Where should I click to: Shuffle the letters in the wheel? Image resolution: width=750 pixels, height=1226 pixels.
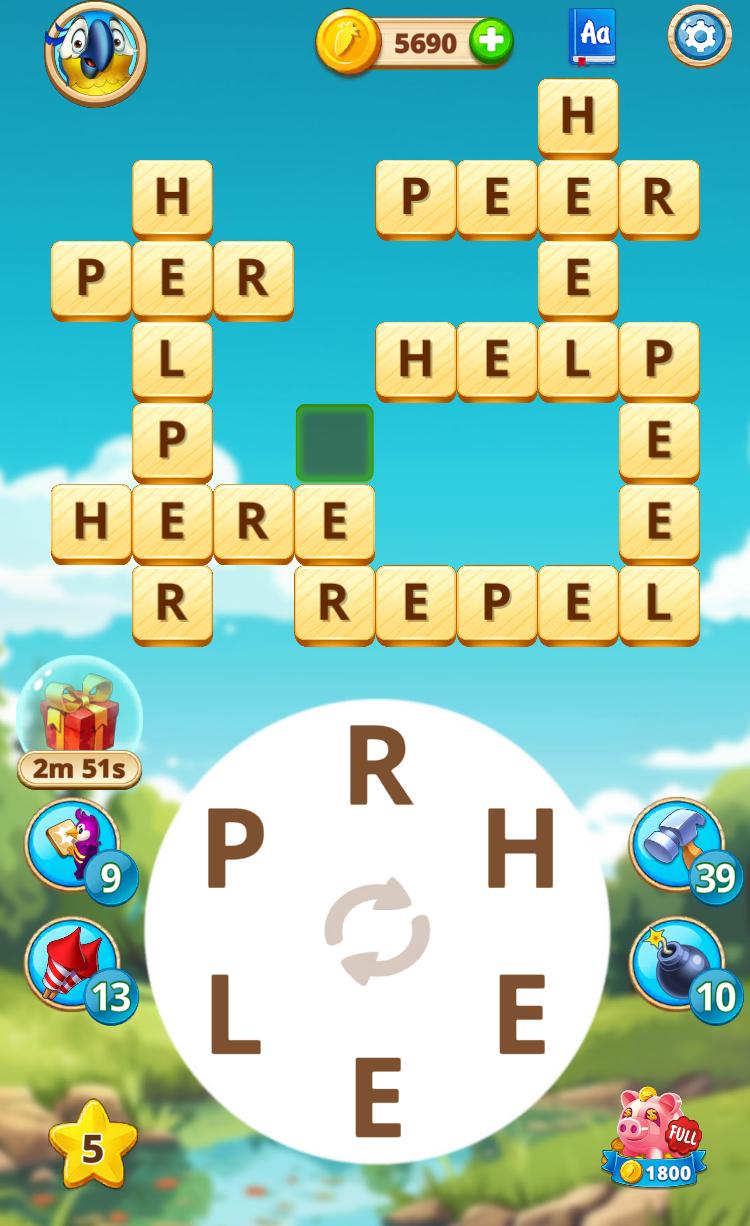point(377,931)
